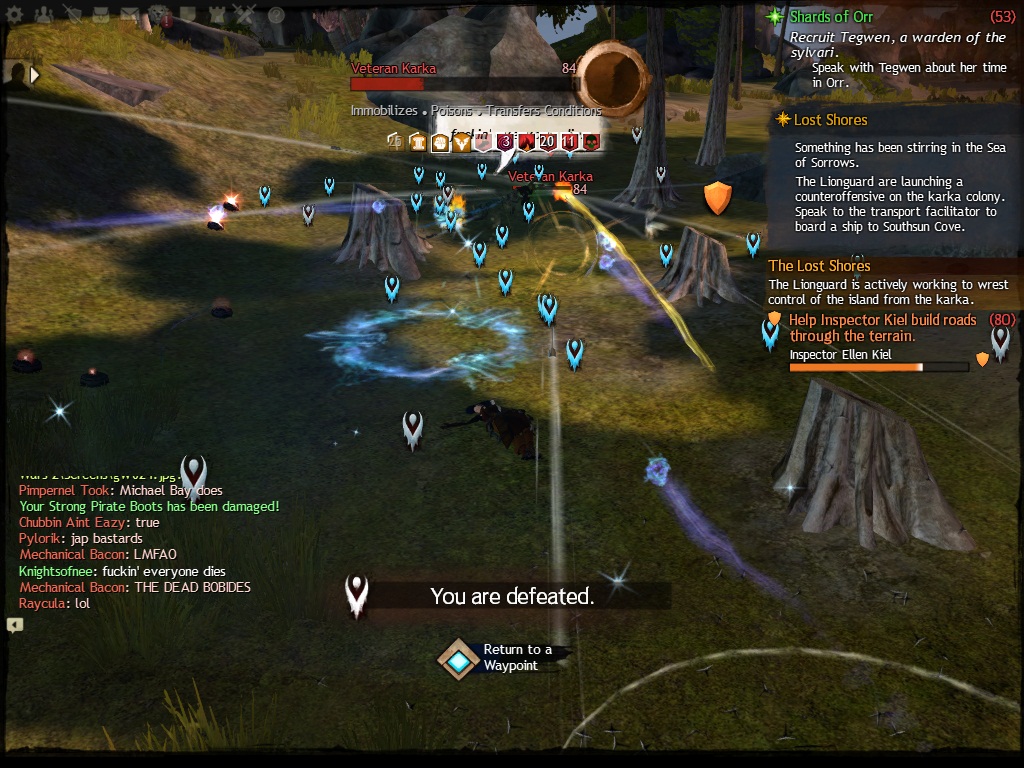
Task: Open the mail envelope icon
Action: [x=130, y=15]
